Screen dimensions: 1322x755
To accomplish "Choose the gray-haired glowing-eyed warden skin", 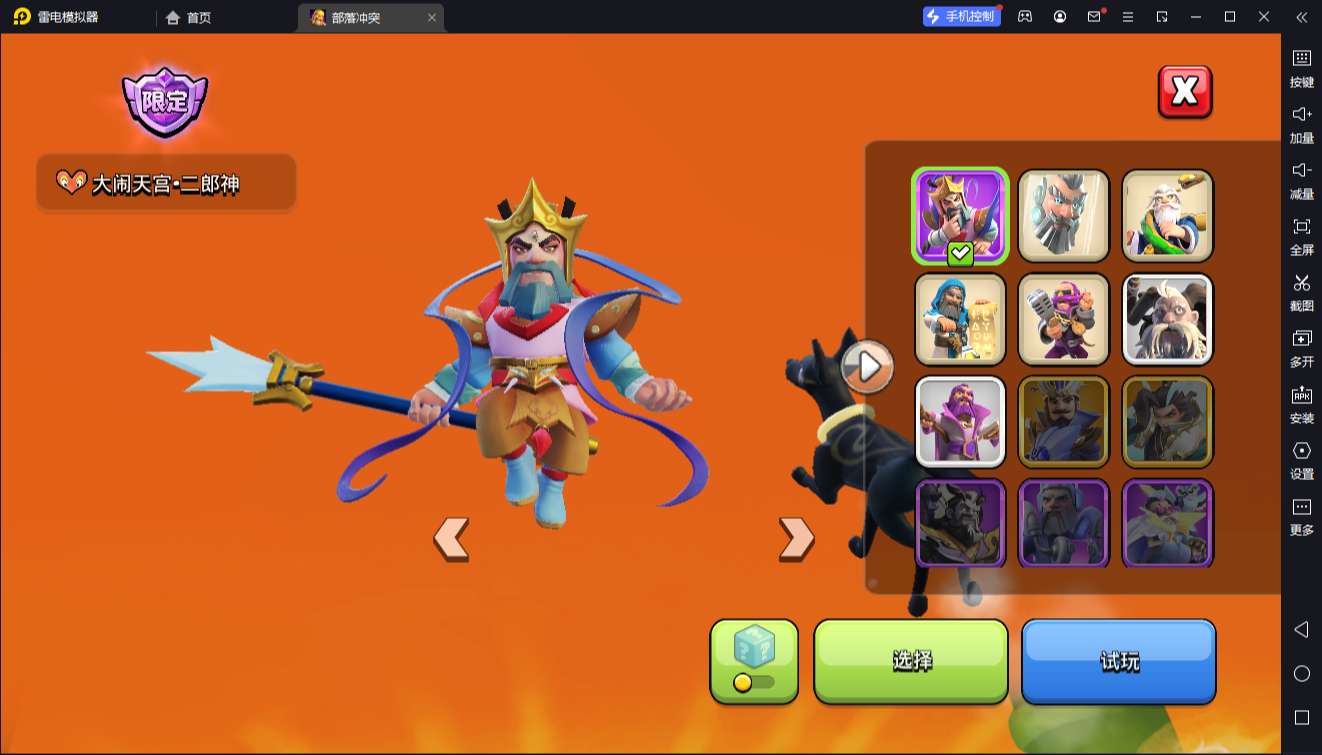I will coord(1063,215).
